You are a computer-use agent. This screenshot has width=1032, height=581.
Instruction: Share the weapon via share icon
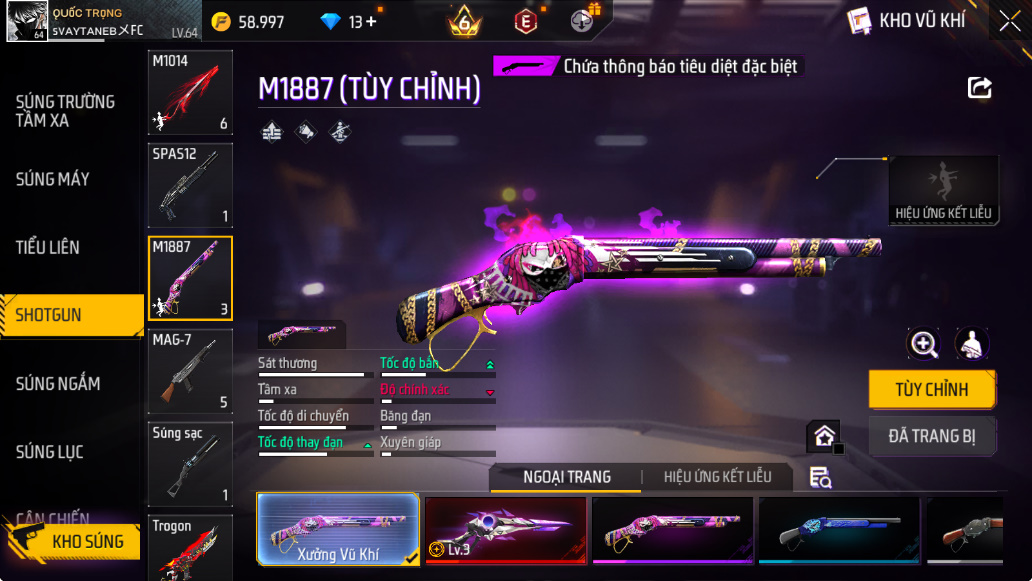(x=980, y=88)
